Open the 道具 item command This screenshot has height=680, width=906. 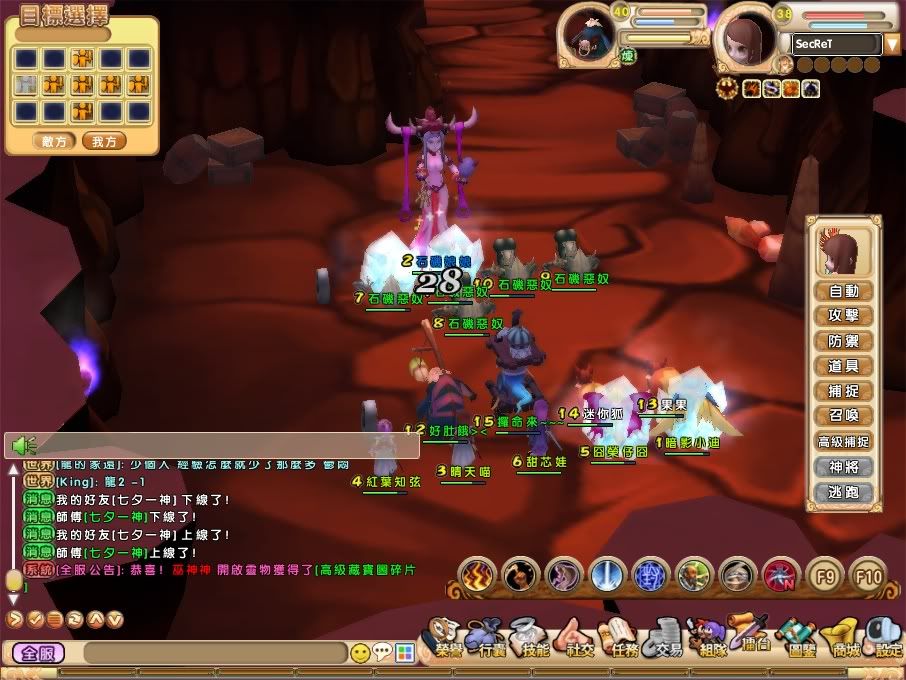click(844, 367)
